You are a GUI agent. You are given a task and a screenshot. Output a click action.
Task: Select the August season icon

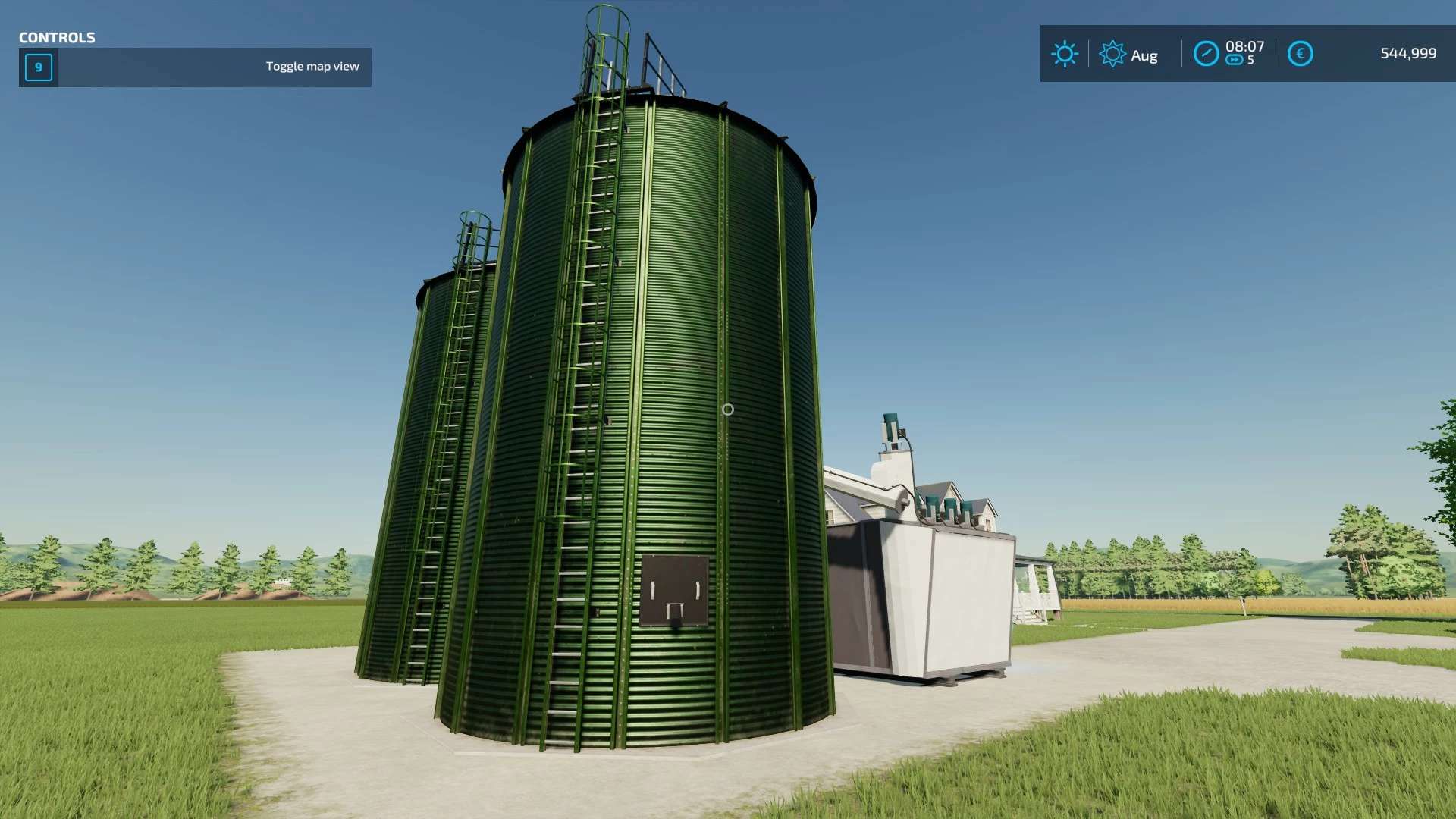coord(1112,54)
